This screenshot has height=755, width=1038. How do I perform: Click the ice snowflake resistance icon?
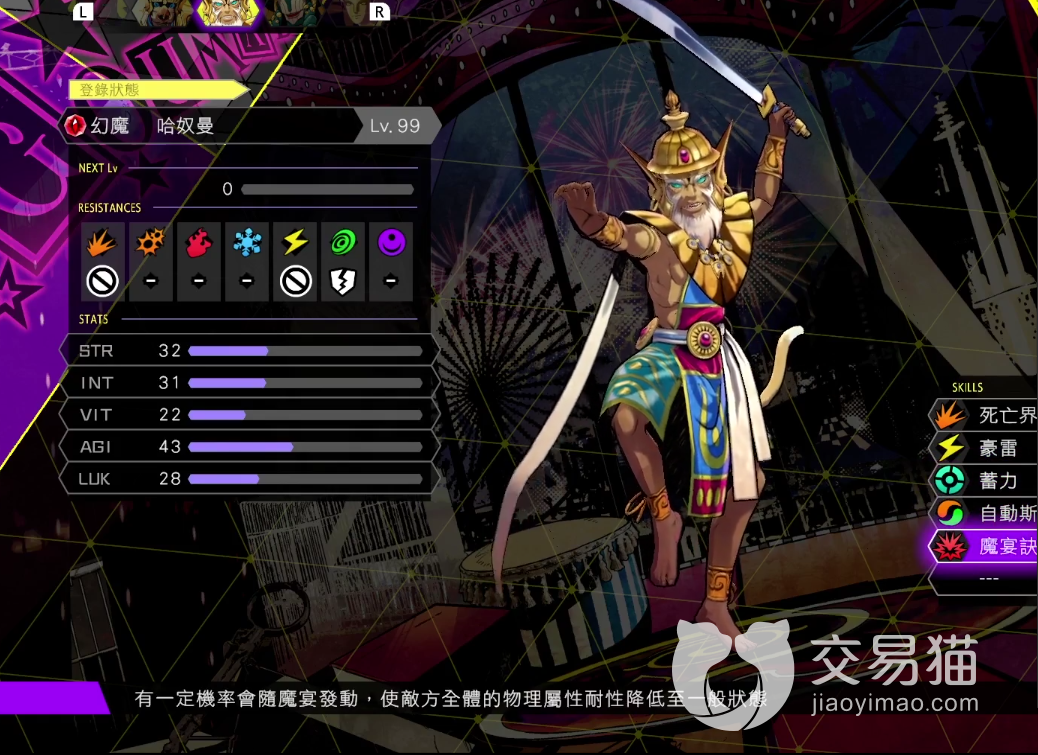pyautogui.click(x=247, y=242)
